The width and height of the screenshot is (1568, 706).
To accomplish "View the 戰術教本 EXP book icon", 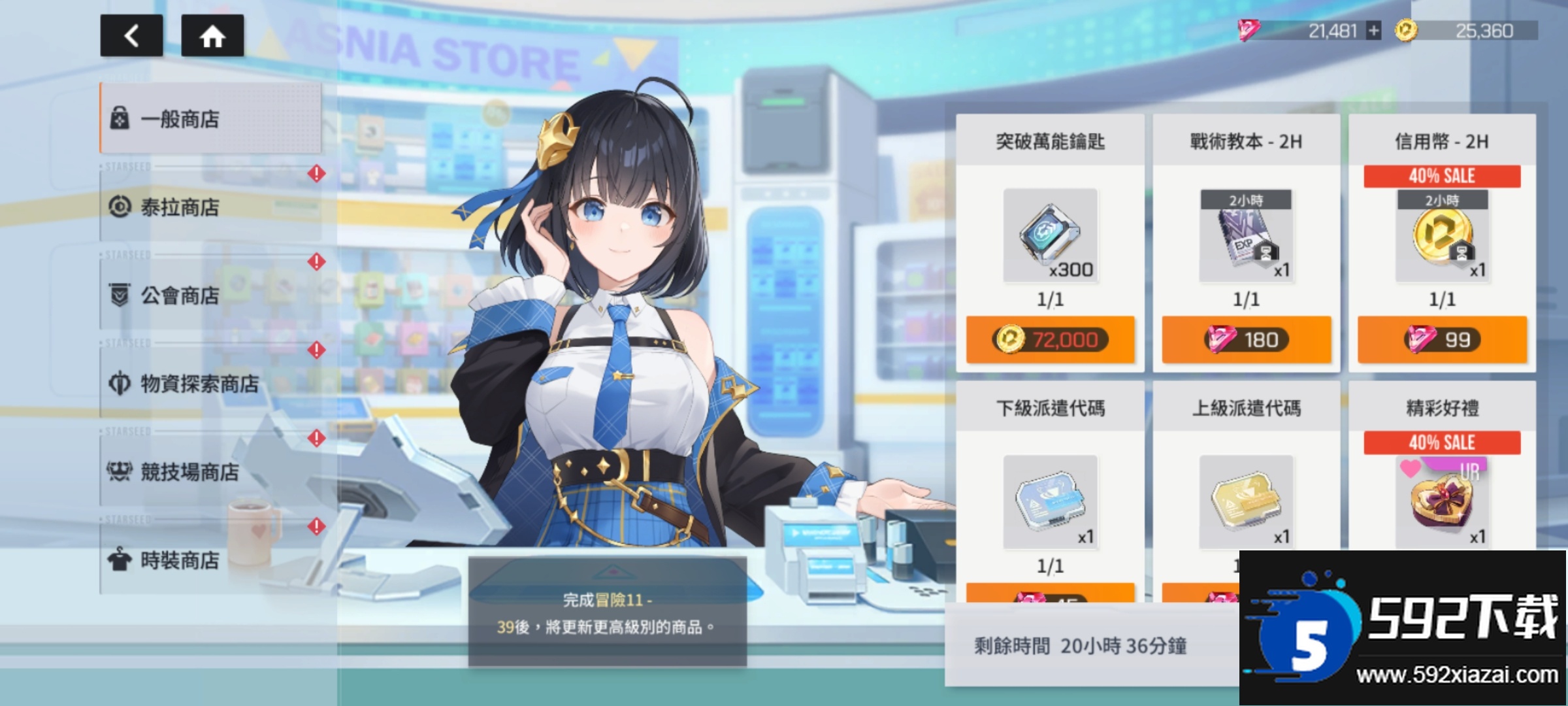I will point(1246,235).
